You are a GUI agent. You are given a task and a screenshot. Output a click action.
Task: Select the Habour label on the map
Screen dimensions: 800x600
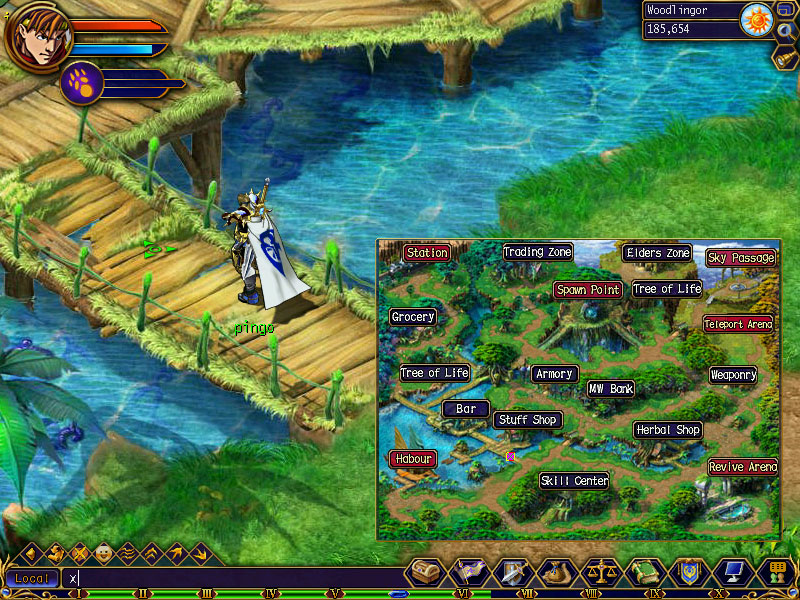(413, 459)
